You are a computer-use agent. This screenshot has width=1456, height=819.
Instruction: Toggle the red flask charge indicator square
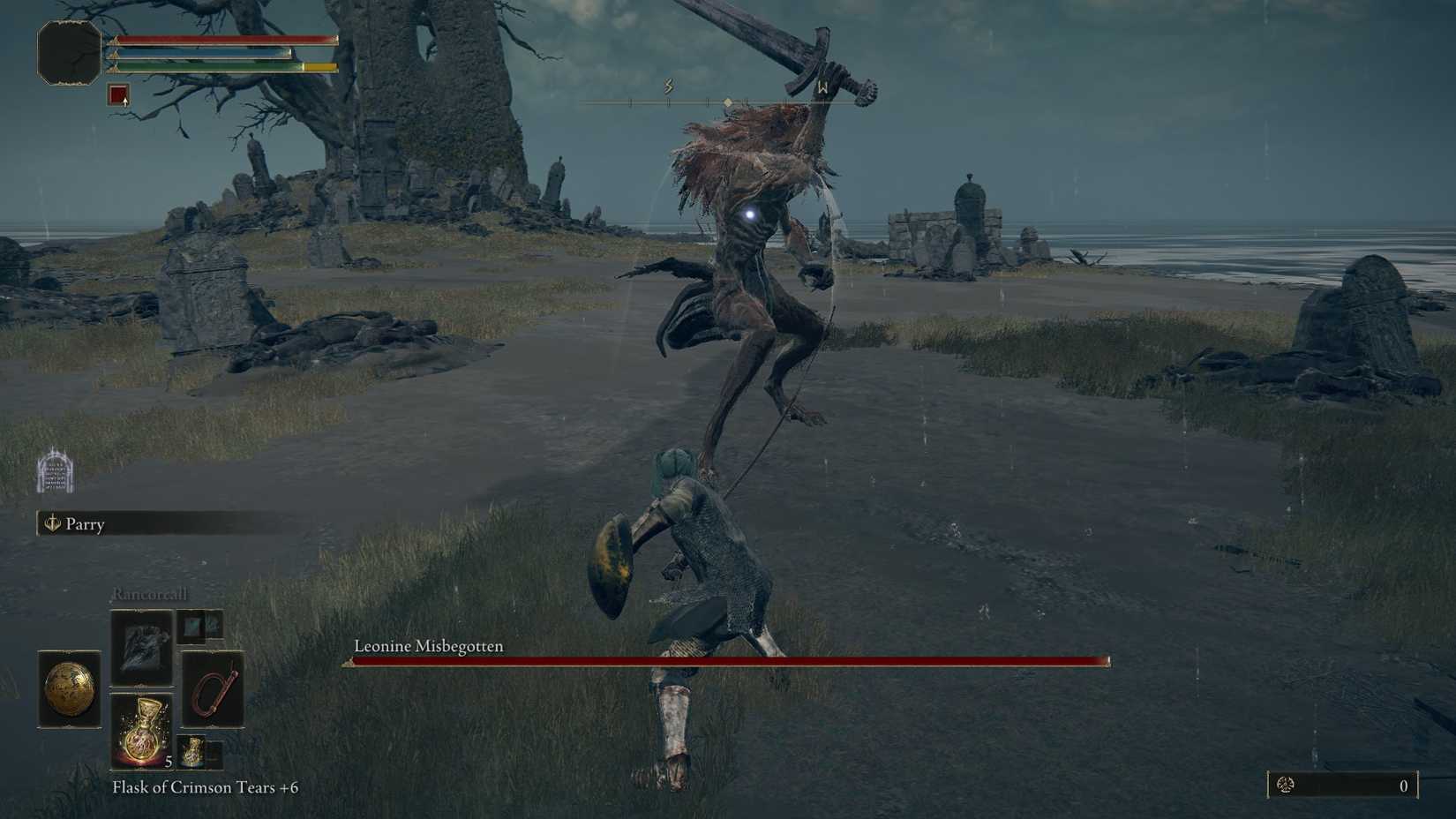(x=117, y=94)
